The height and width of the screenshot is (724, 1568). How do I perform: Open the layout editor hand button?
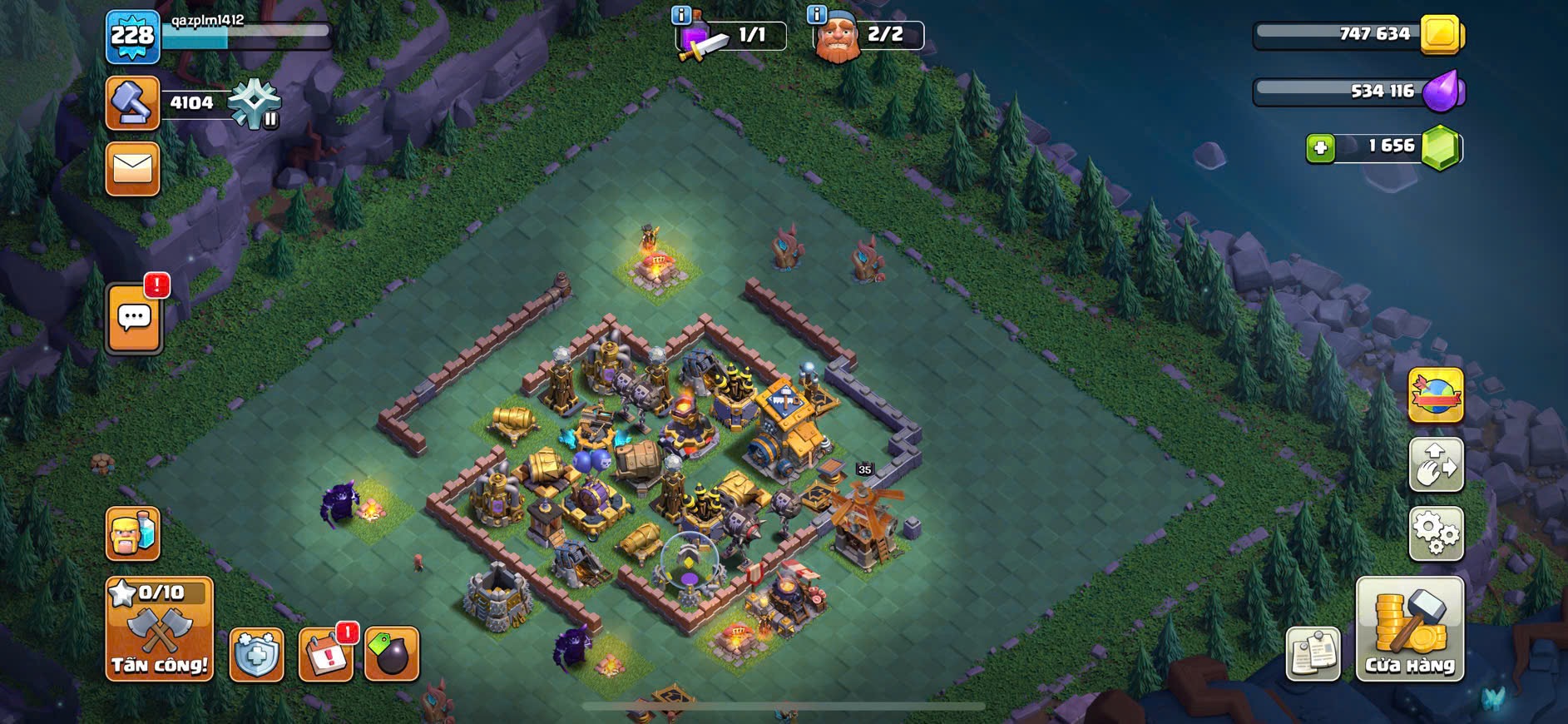[x=1436, y=464]
